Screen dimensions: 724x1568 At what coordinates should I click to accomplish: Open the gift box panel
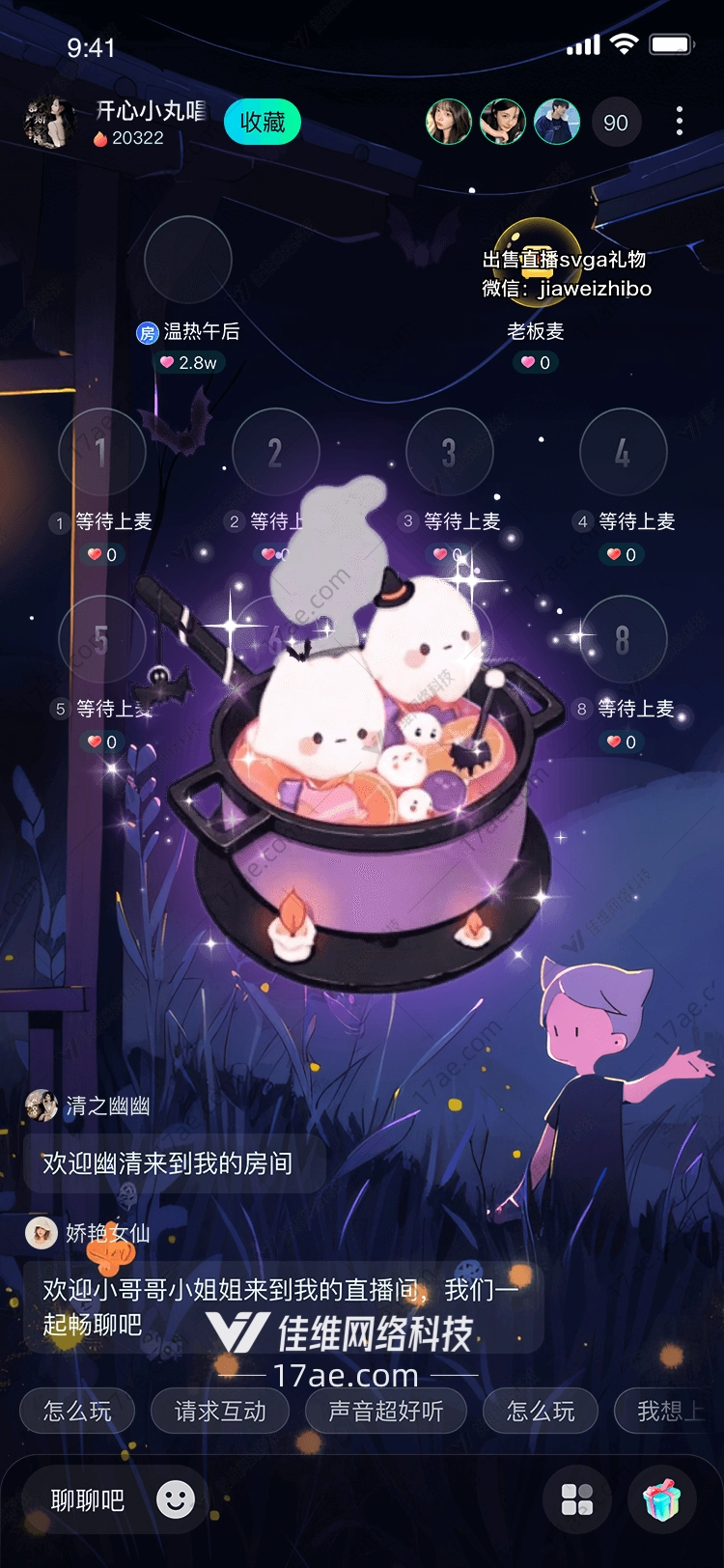[661, 1500]
